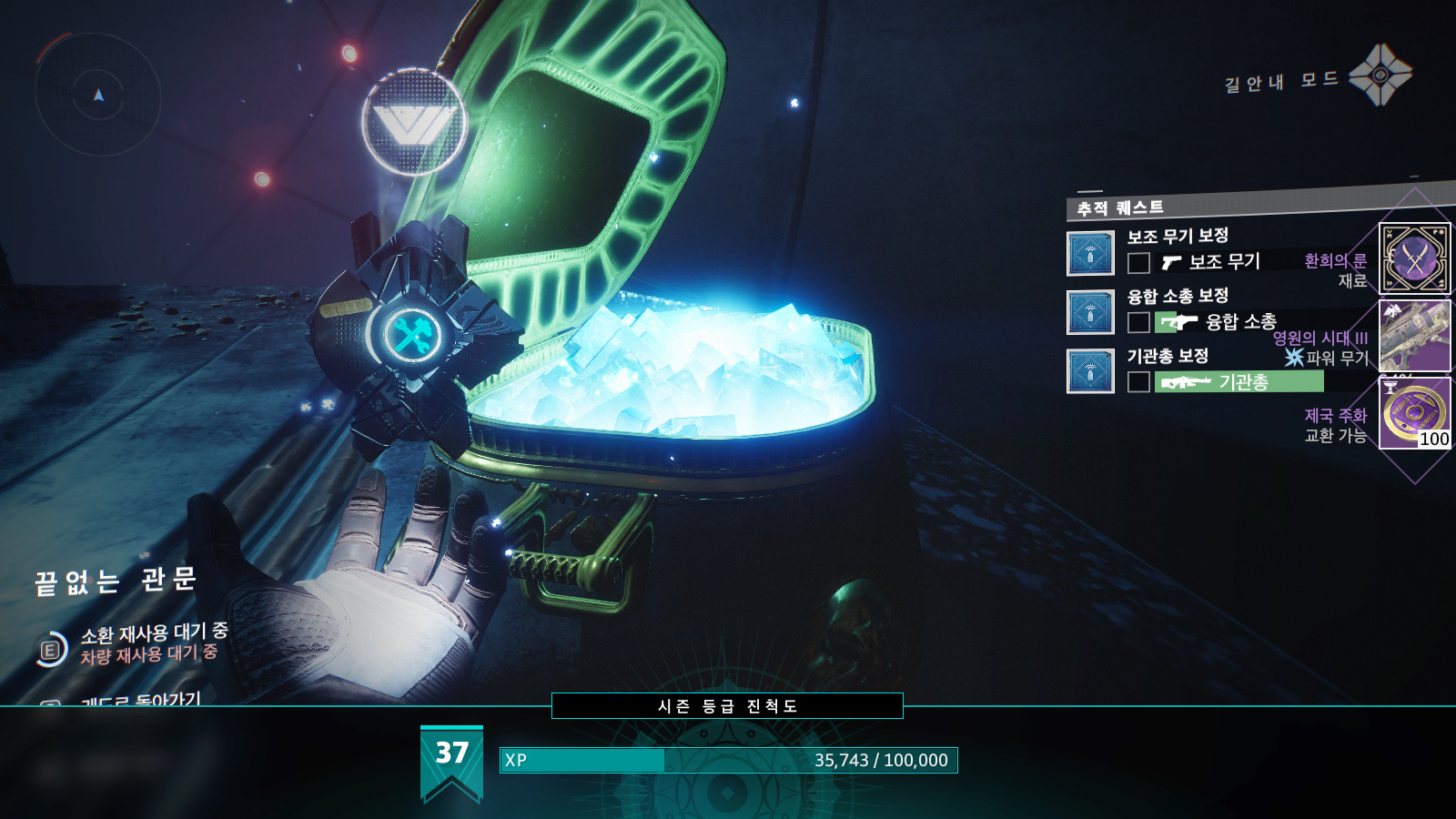Select the 기관총 보정 bounty icon
This screenshot has width=1456, height=819.
tap(1090, 371)
